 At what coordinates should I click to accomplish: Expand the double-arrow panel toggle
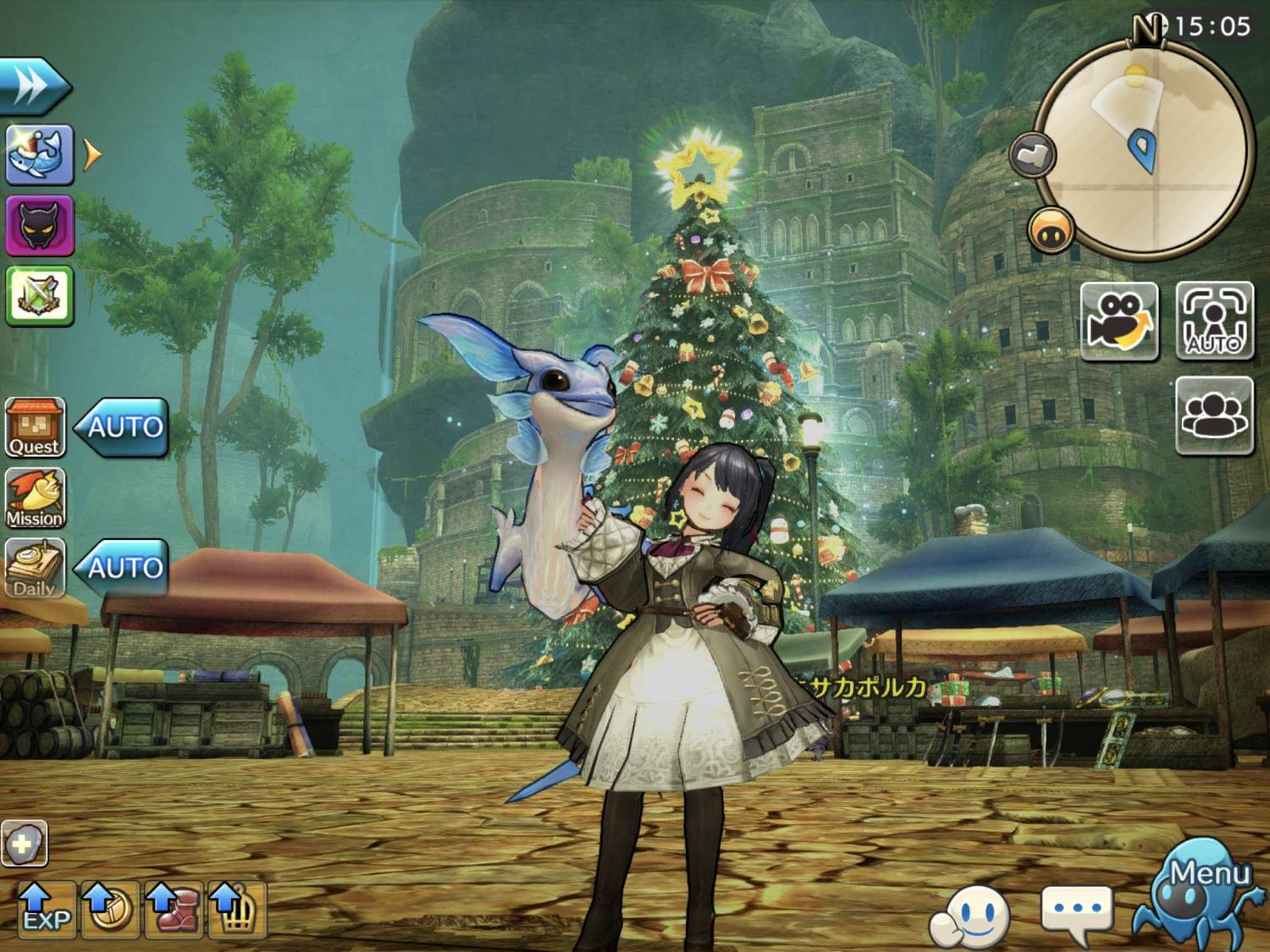(34, 86)
